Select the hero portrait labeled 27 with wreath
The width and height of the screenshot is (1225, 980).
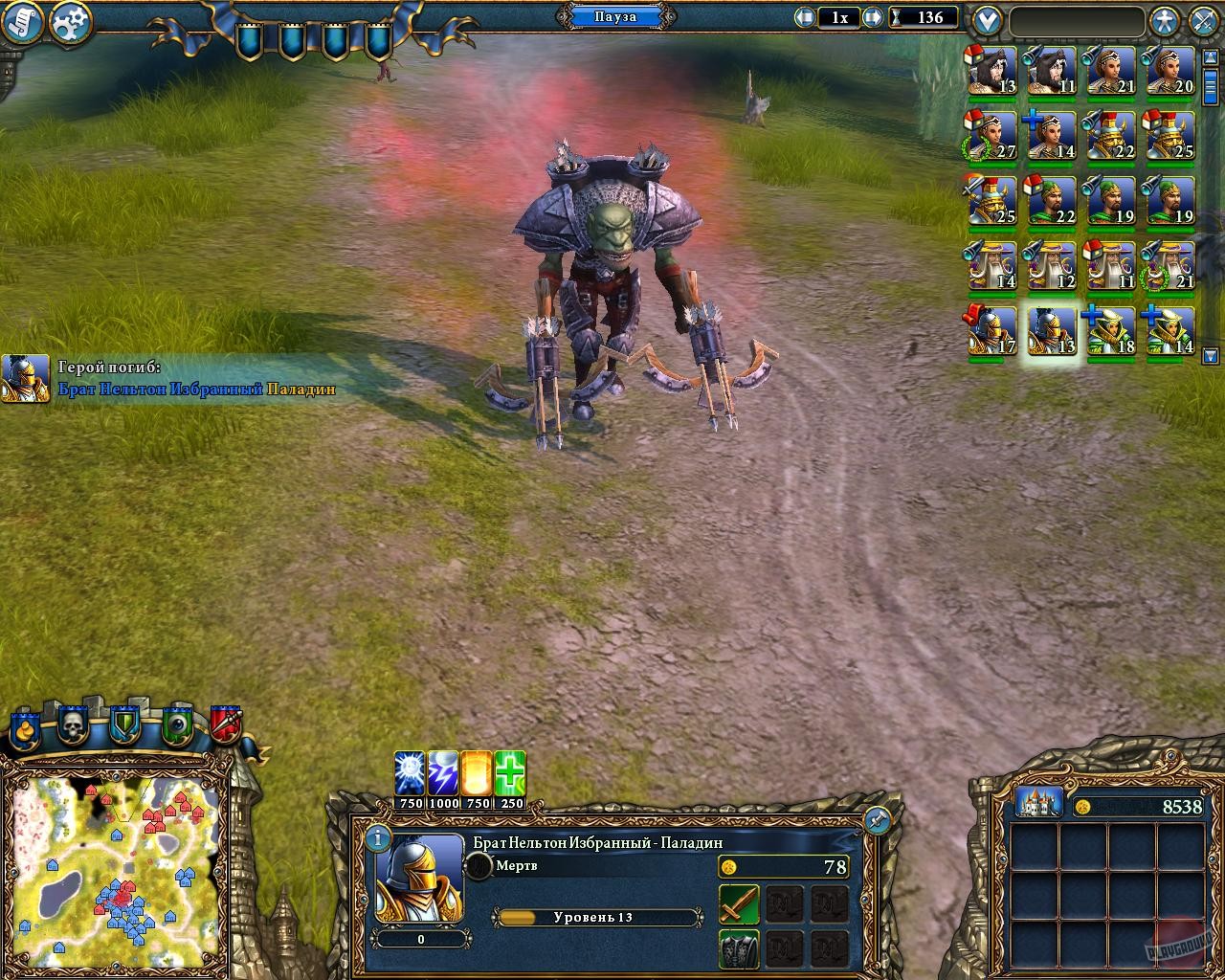[992, 134]
